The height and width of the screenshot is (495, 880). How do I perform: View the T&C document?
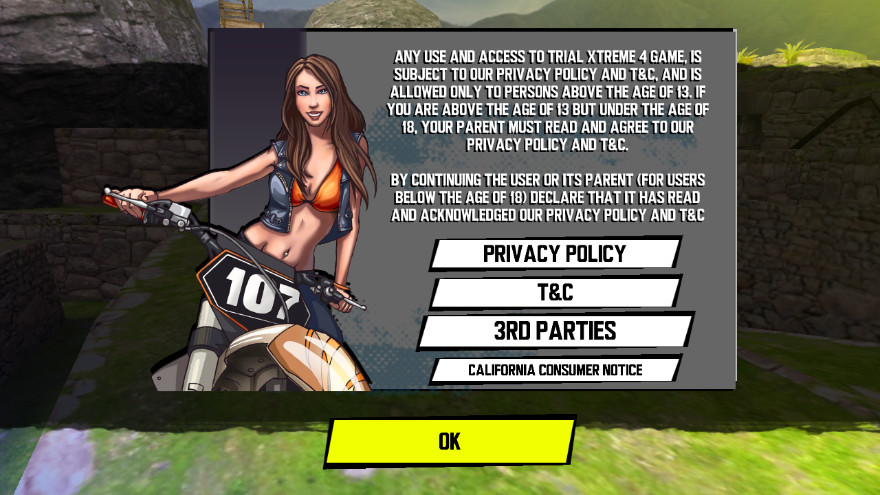555,292
